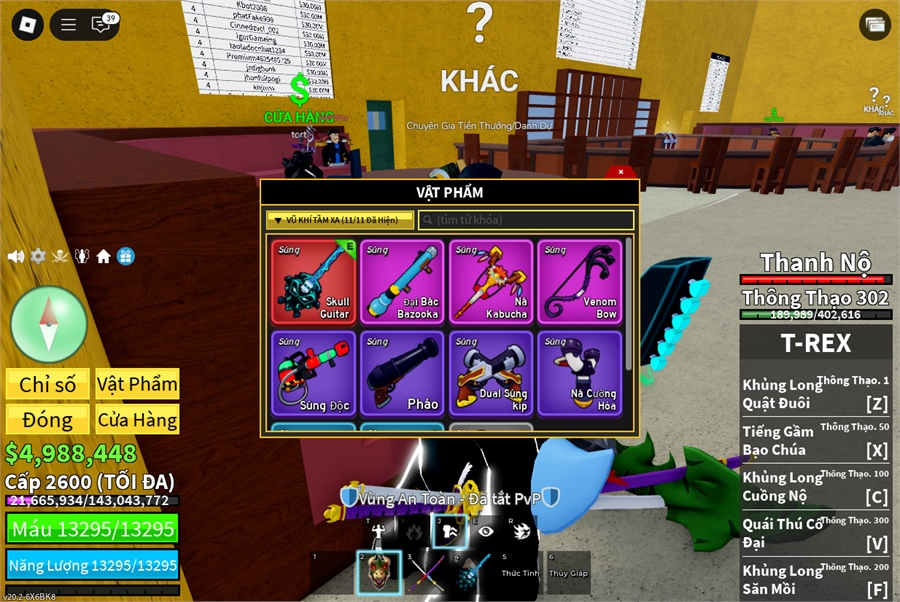Open settings with the gear icon
Viewport: 900px width, 602px height.
click(38, 256)
